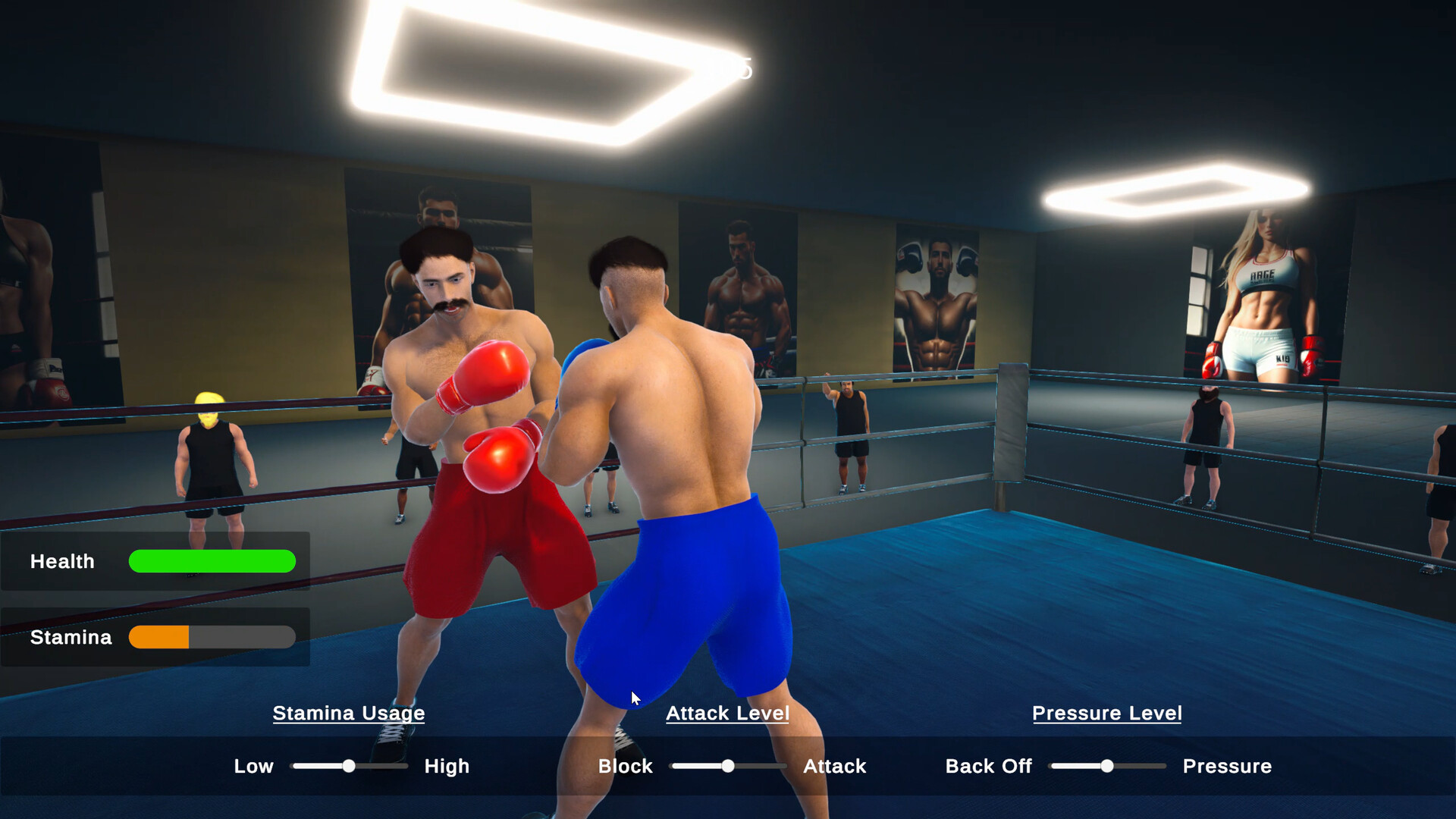Open the Attack Level heading link
The image size is (1456, 819).
pyautogui.click(x=727, y=714)
